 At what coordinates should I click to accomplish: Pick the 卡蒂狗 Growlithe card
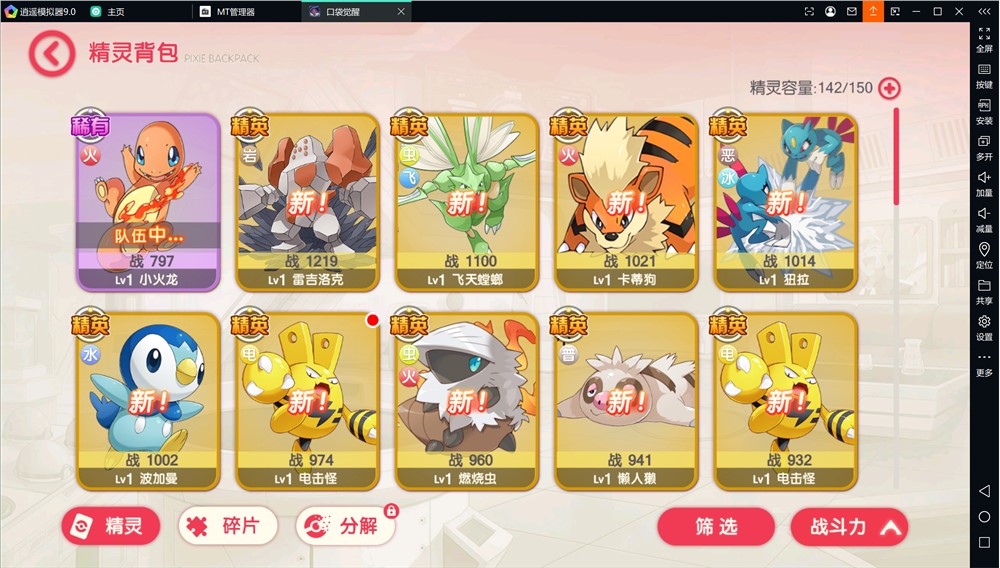point(627,200)
